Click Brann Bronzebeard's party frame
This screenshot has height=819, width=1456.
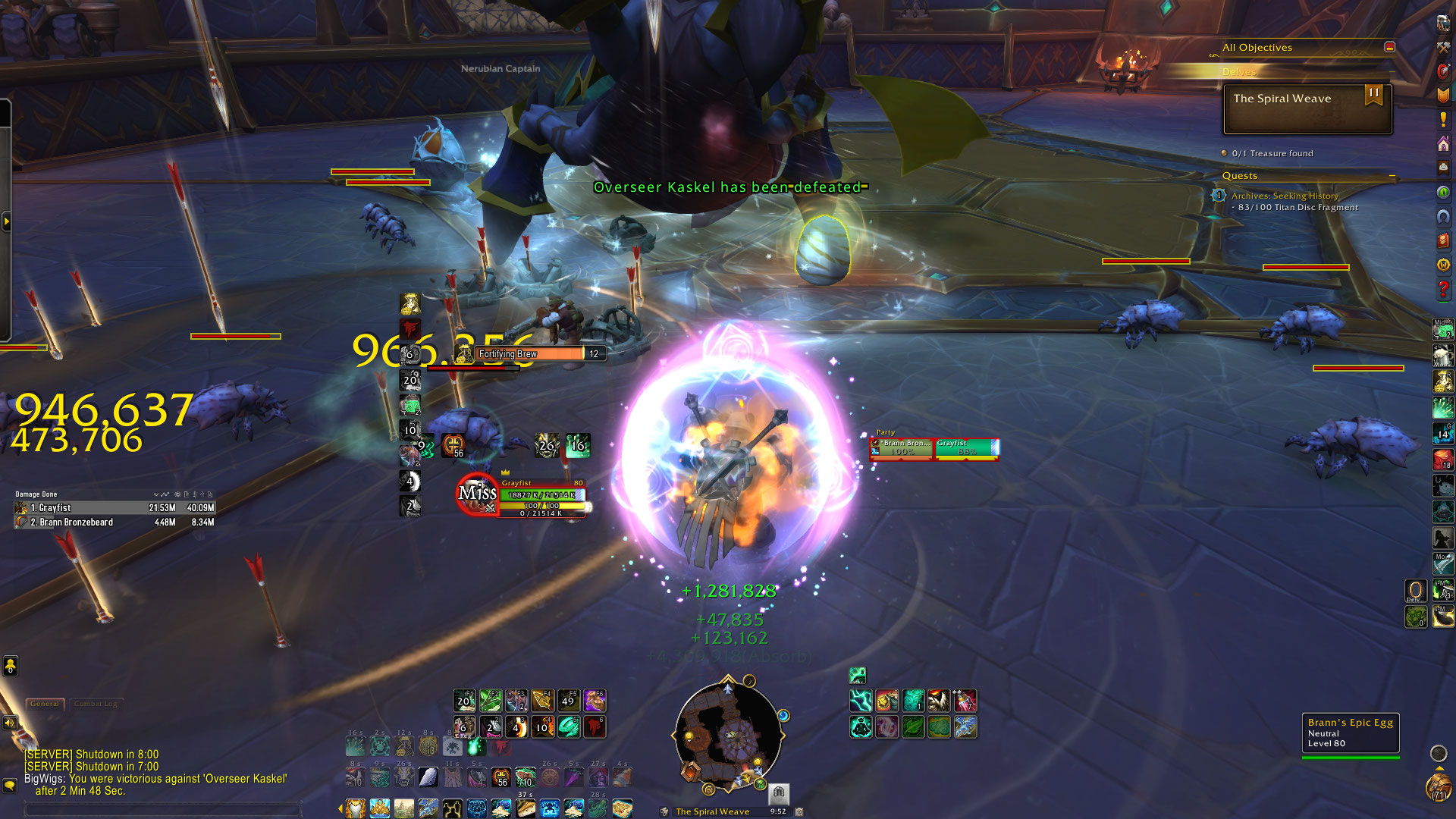tap(902, 448)
